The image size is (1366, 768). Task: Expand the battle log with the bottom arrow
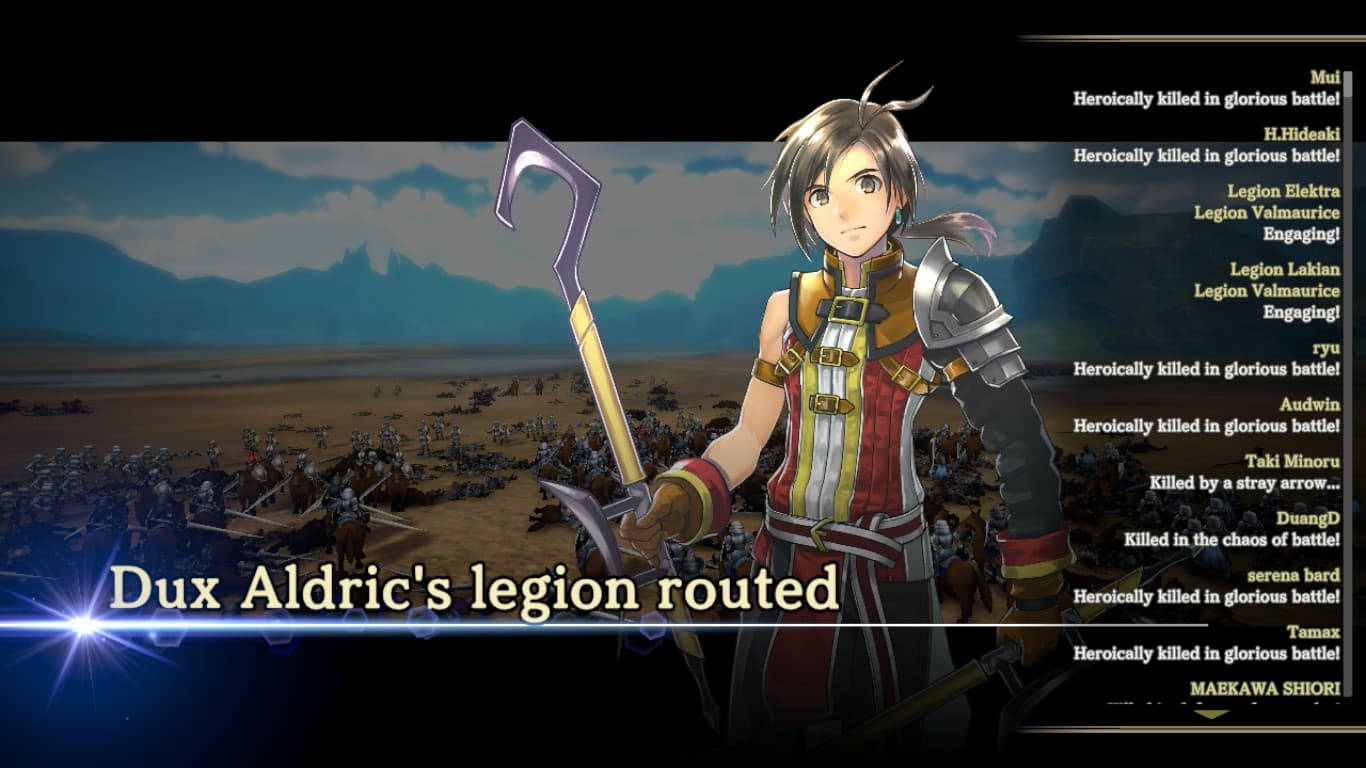pyautogui.click(x=1211, y=713)
